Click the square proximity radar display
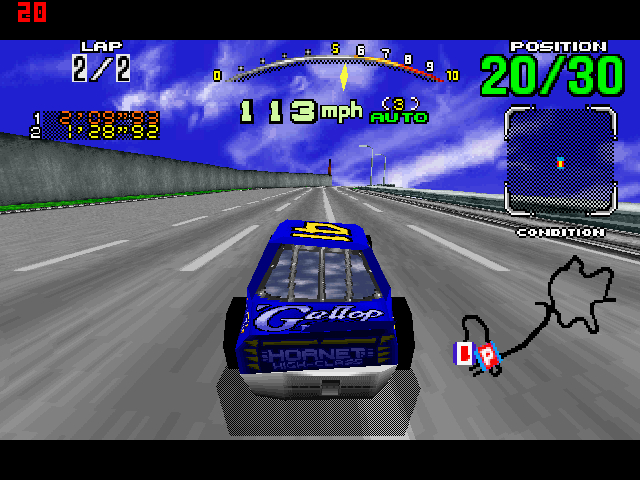 (559, 160)
